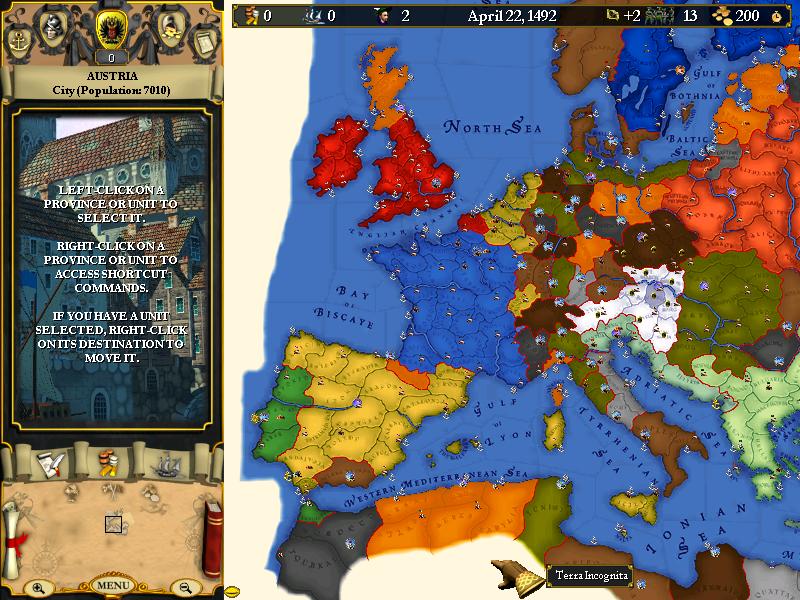Click the minimap zoom-out magnifier
The image size is (800, 600).
[186, 588]
